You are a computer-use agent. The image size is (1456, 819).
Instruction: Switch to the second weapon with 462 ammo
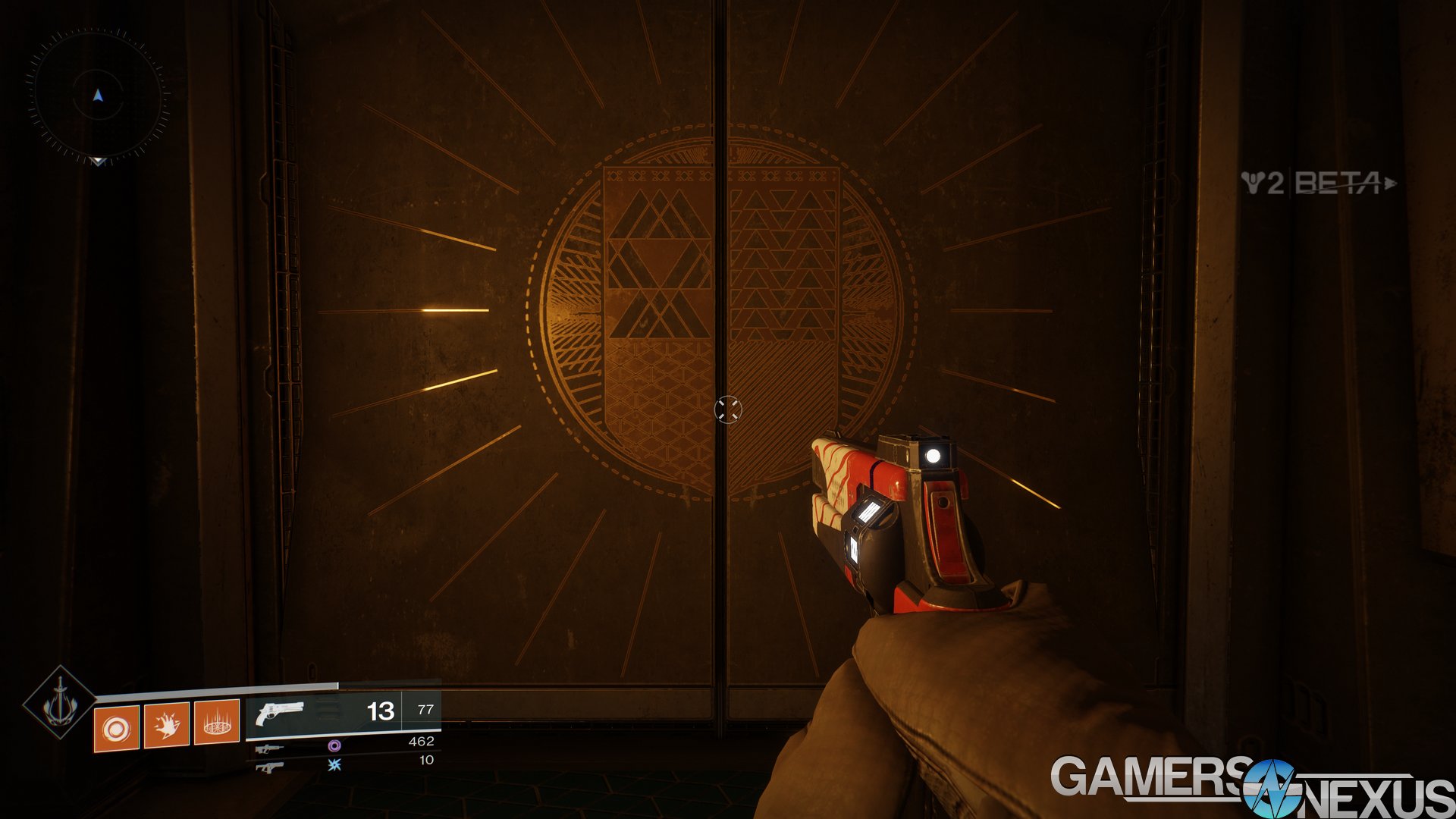click(x=270, y=748)
